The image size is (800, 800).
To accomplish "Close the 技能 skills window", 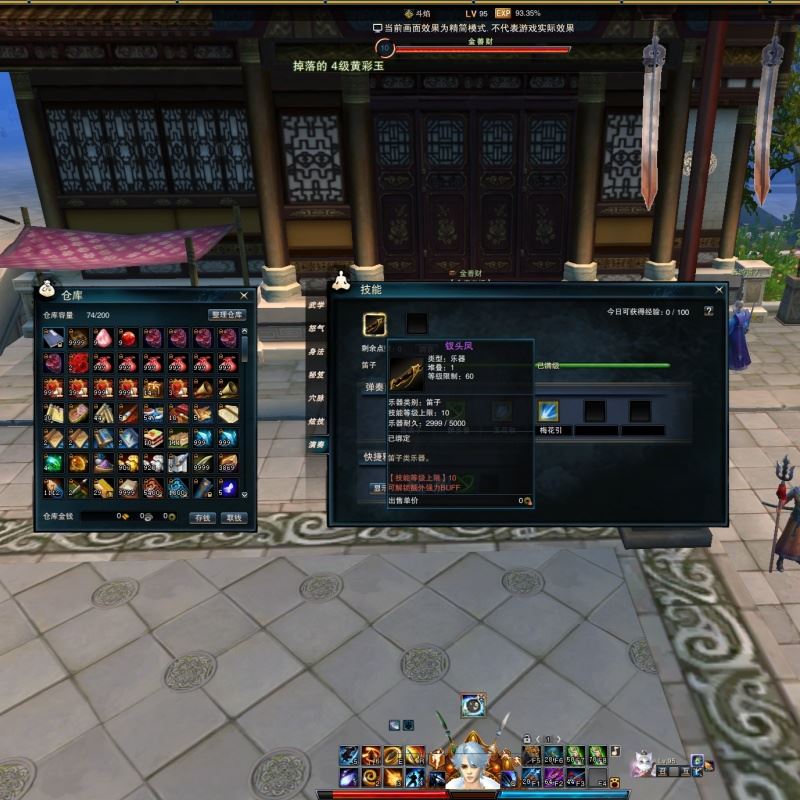I will (x=718, y=290).
